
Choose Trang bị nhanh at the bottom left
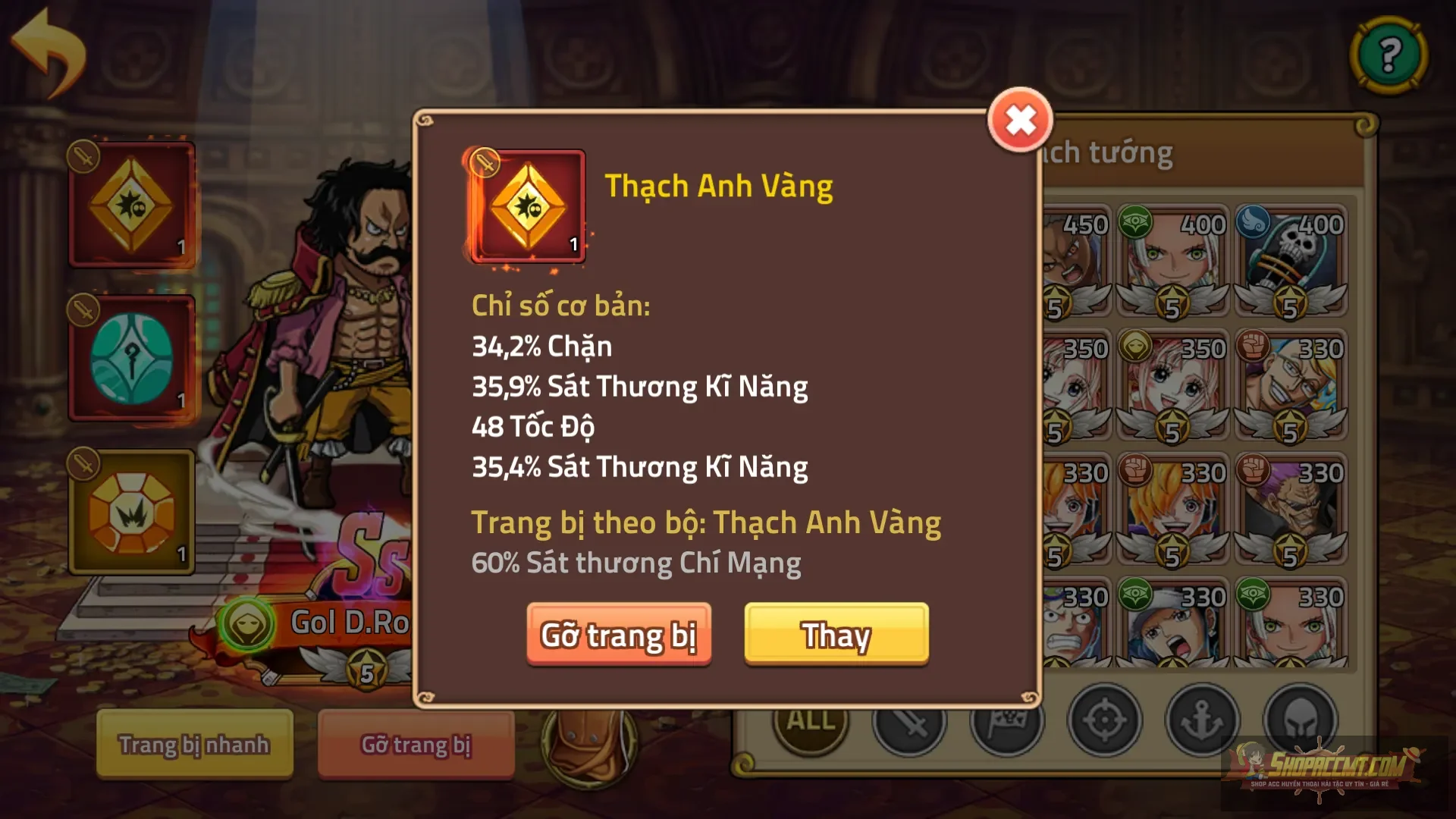pyautogui.click(x=193, y=745)
